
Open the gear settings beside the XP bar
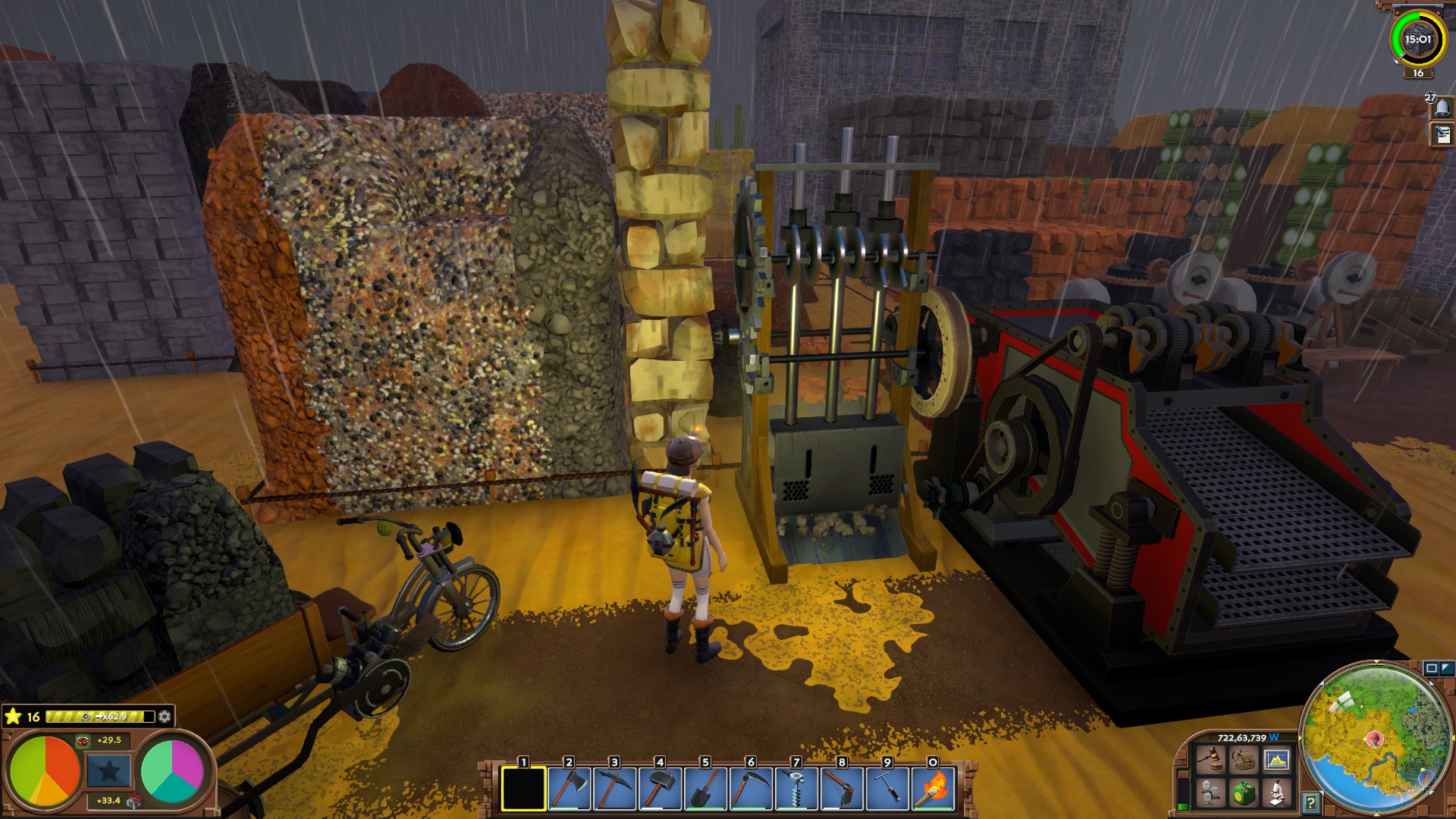[x=165, y=716]
